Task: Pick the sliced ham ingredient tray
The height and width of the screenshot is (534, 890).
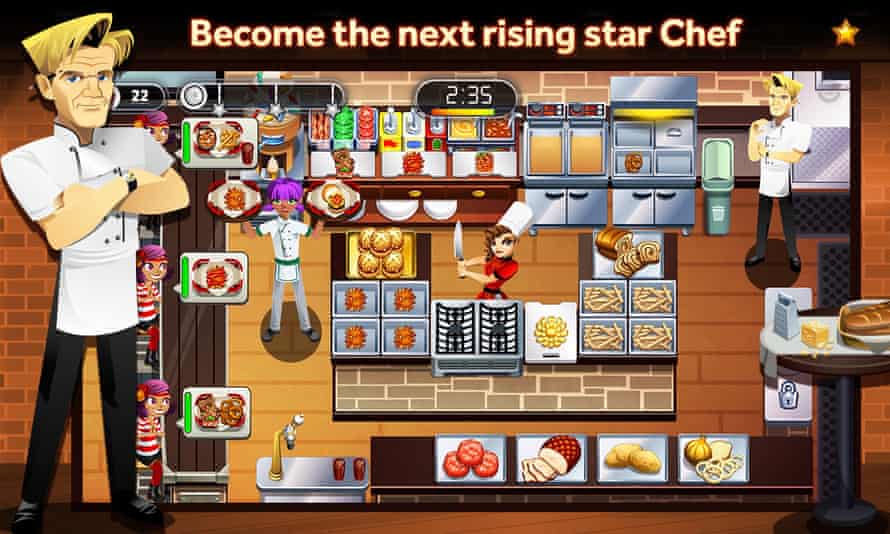Action: [x=549, y=458]
